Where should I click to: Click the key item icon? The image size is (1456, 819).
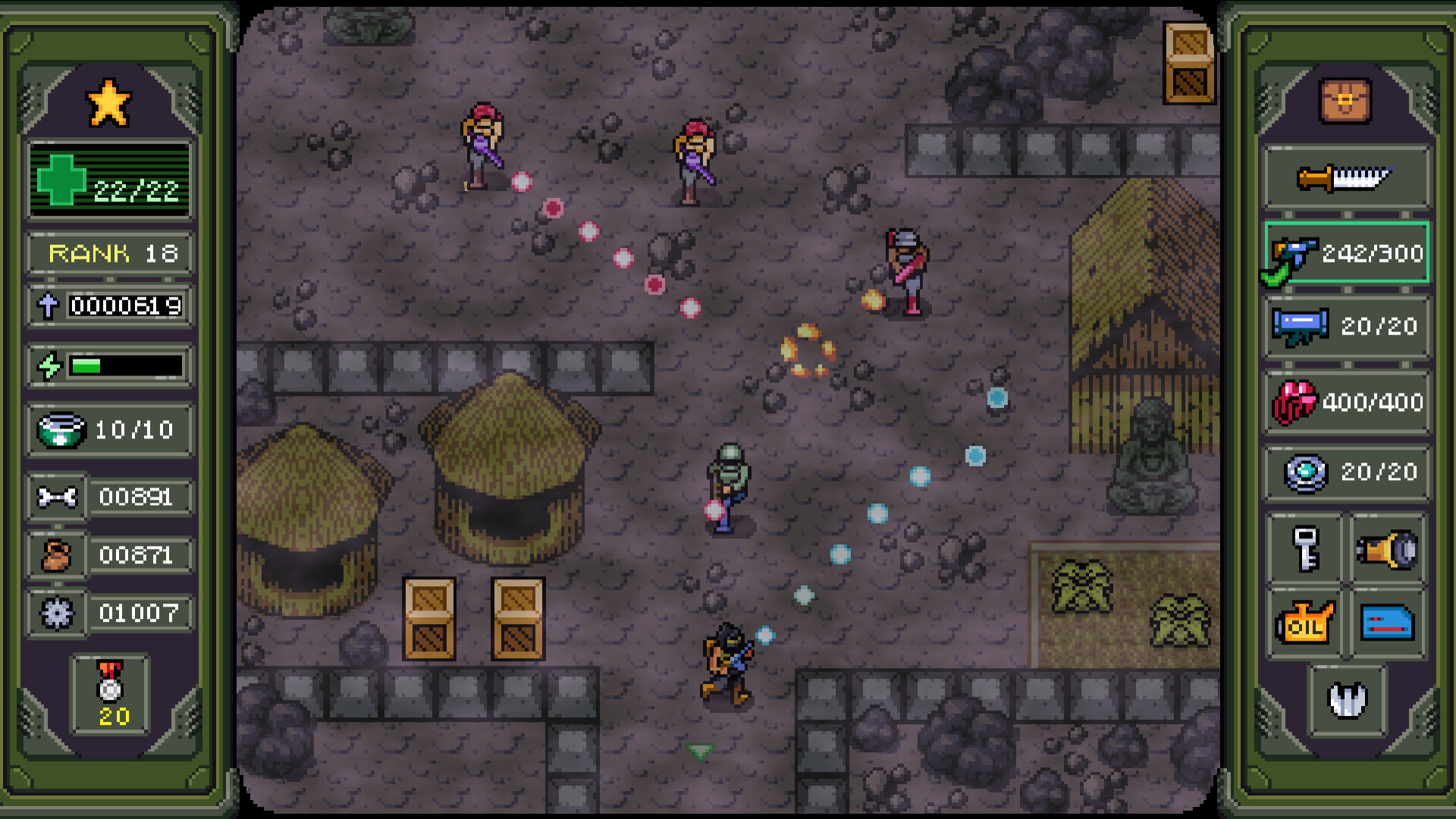(1306, 548)
